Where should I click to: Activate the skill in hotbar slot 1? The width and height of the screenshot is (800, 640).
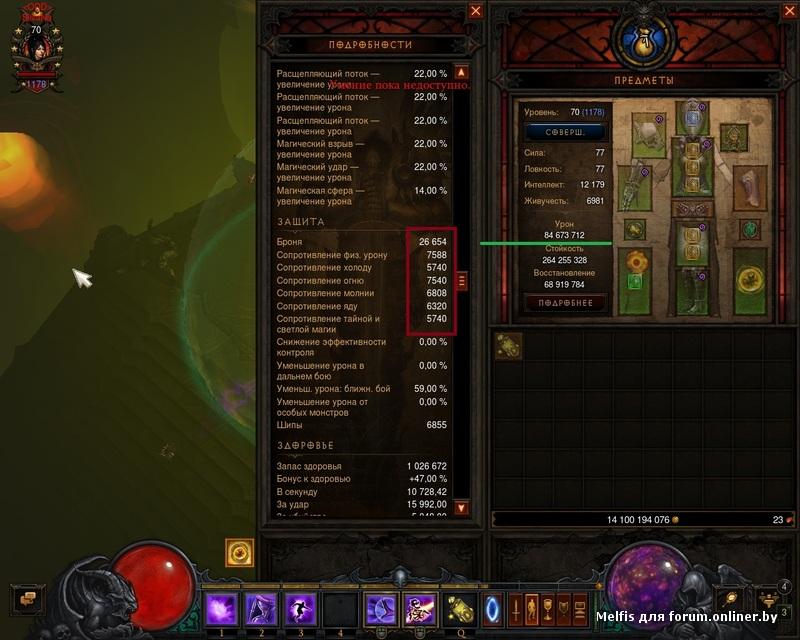pyautogui.click(x=219, y=608)
